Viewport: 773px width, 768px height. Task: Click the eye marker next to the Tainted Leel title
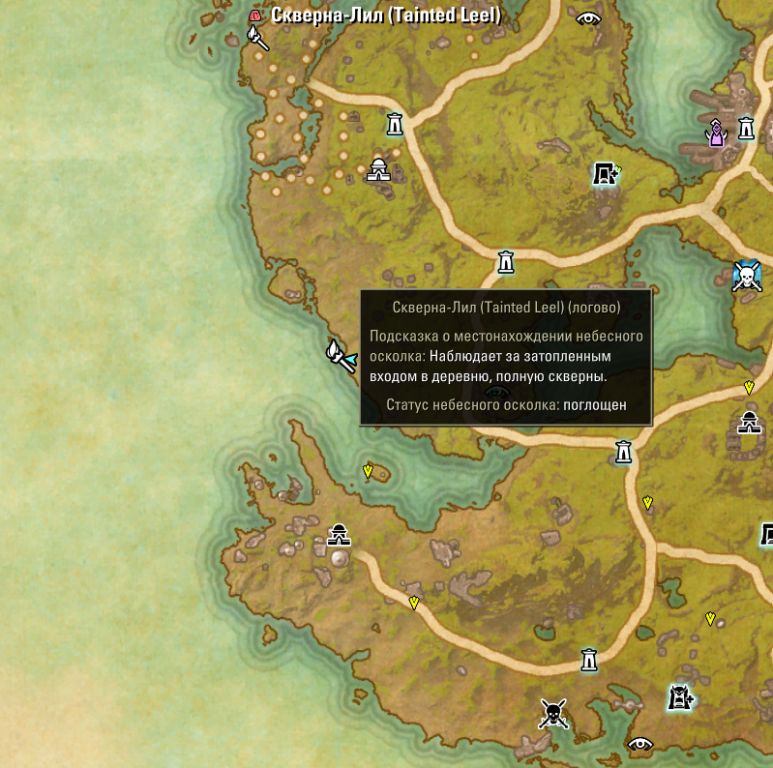[588, 17]
